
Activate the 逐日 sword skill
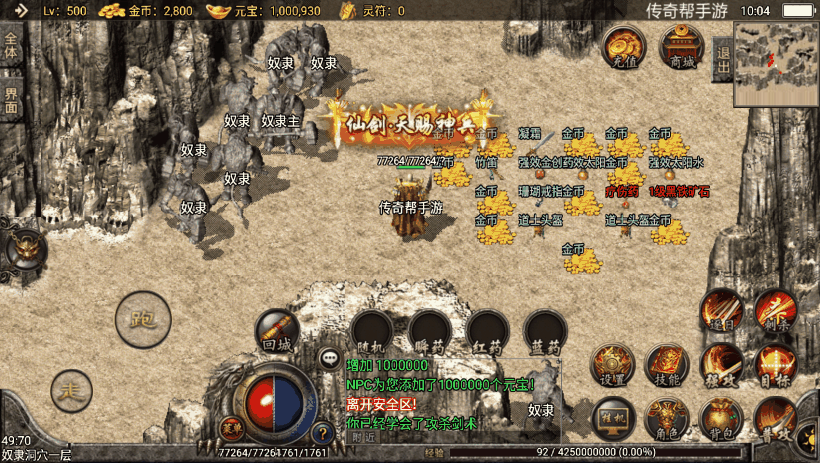coord(721,310)
